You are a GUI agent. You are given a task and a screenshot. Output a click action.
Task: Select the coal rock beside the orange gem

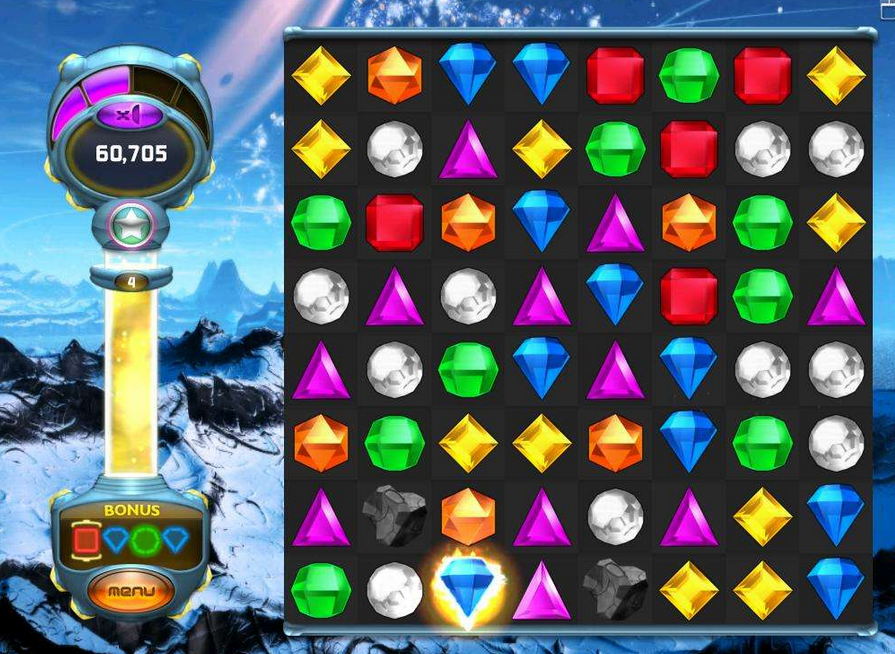(394, 517)
